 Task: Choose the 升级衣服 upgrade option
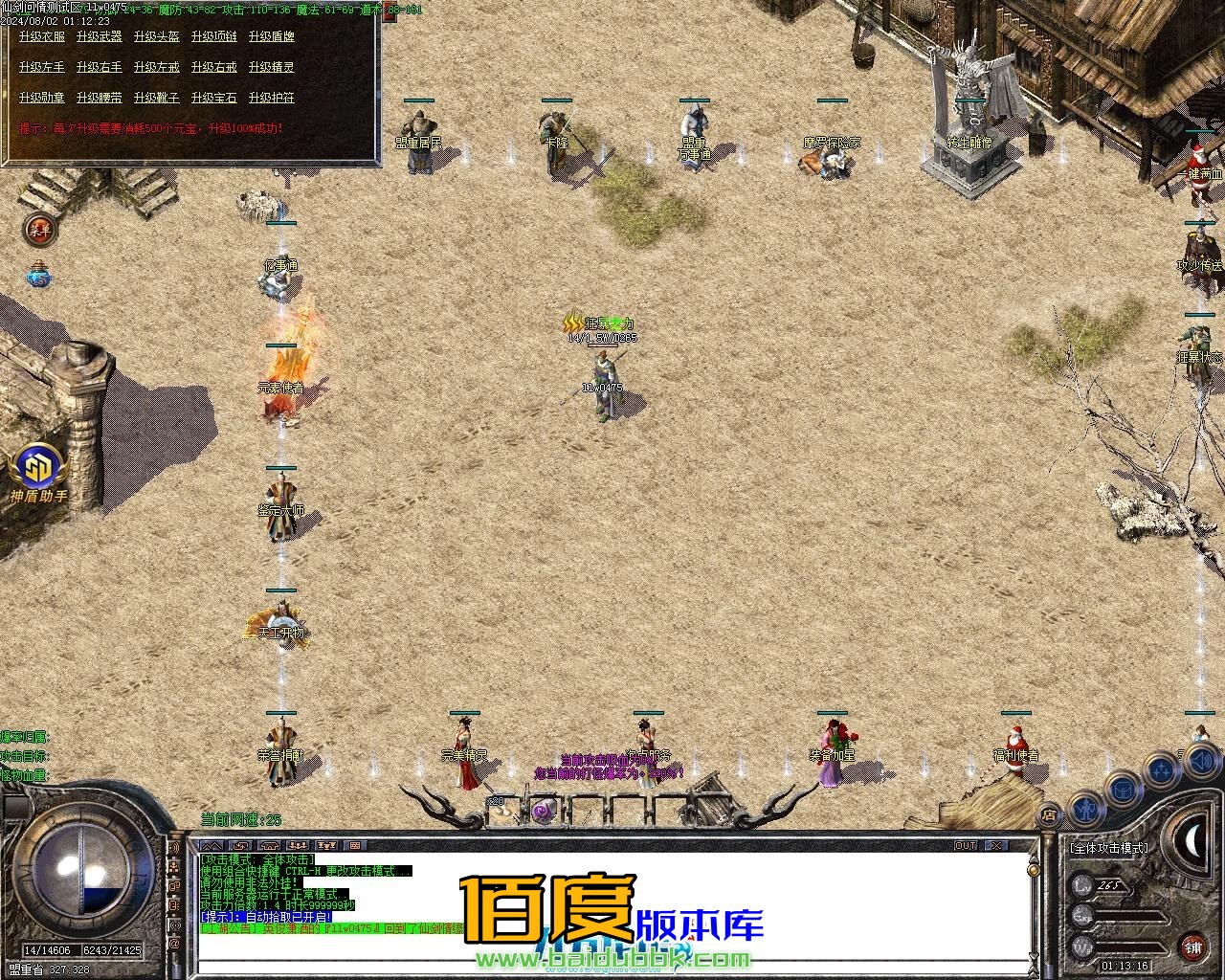coord(42,36)
